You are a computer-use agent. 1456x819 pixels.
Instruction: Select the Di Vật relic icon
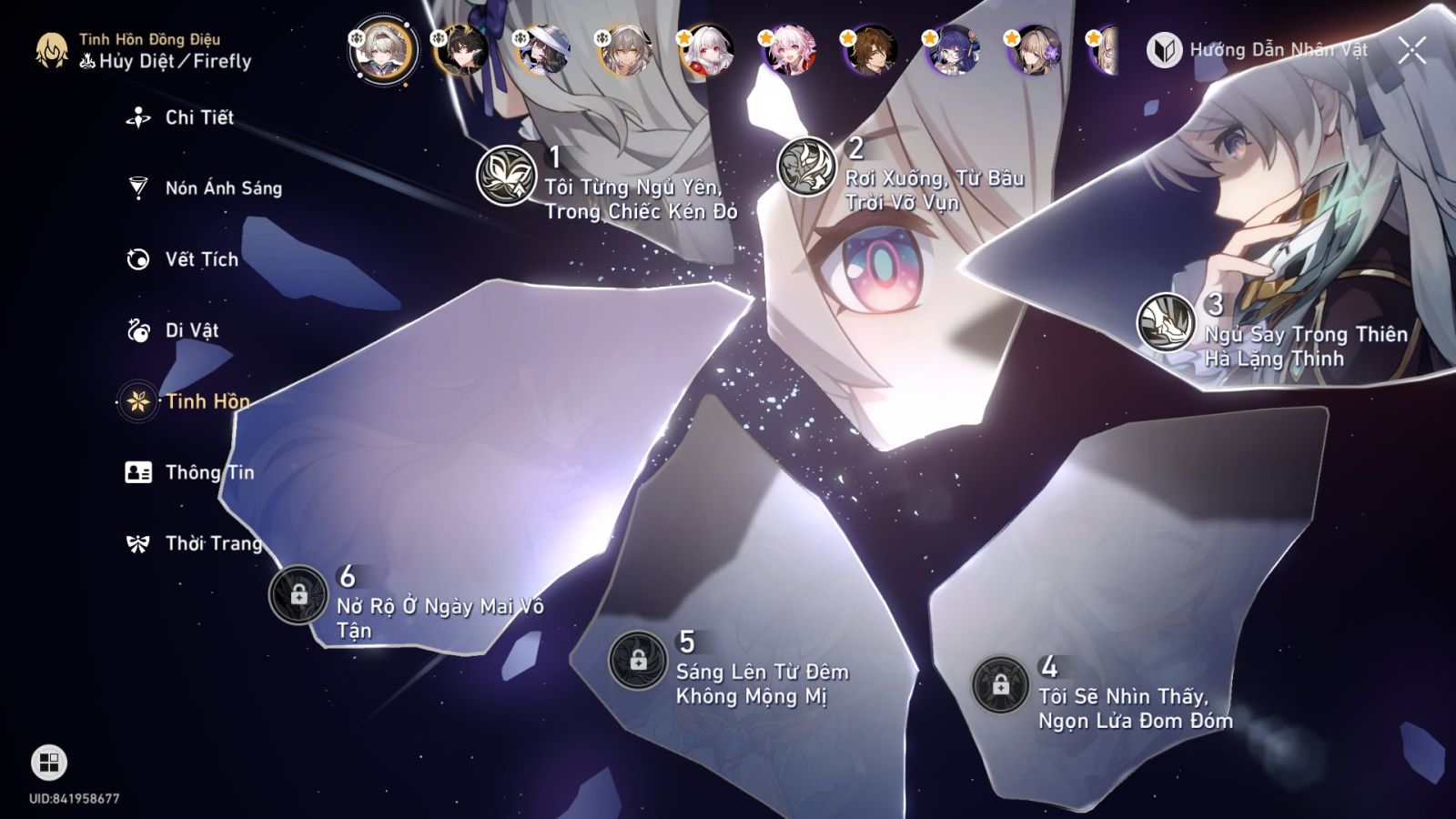click(136, 330)
